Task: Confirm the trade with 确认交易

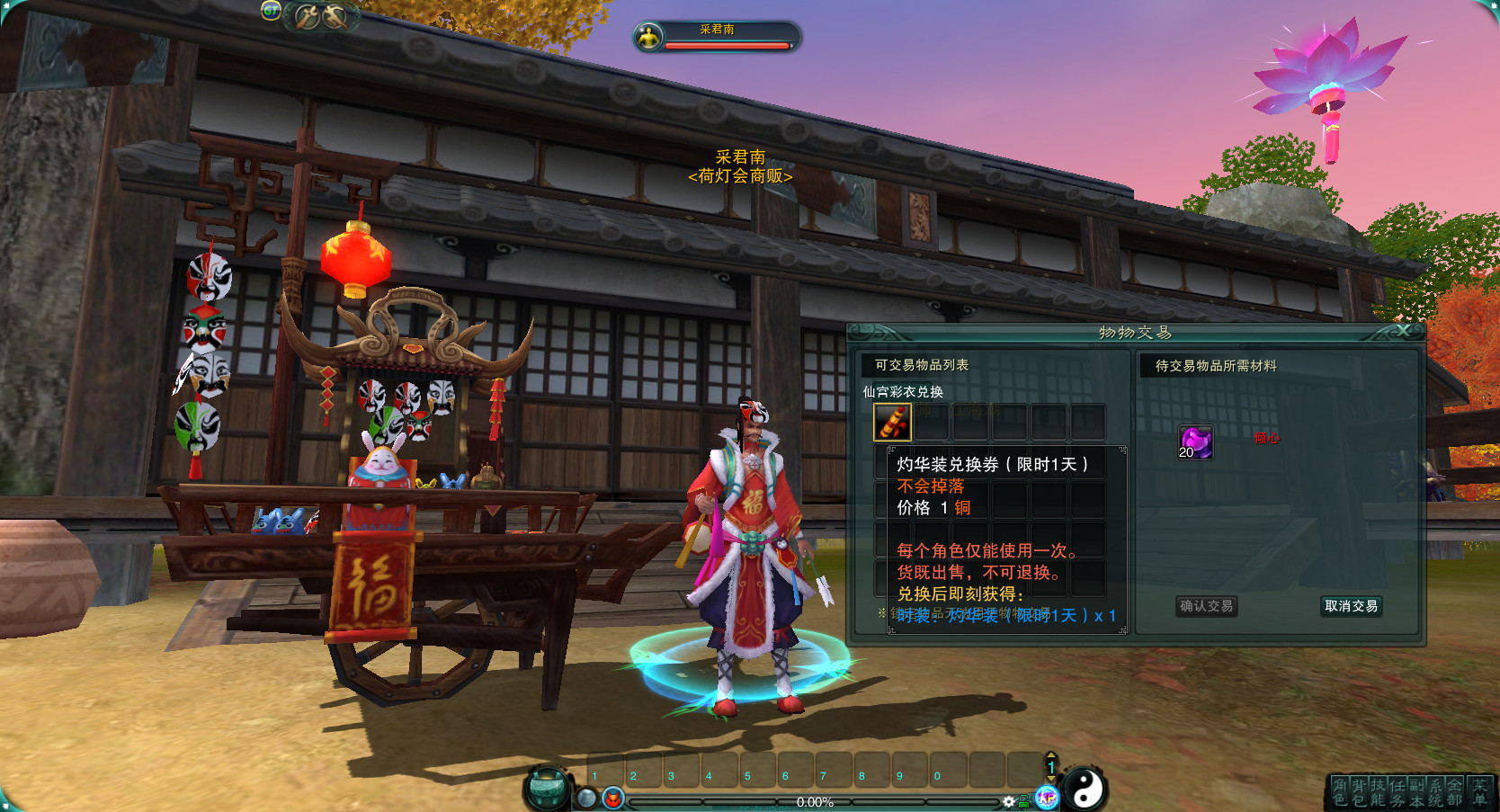Action: point(1206,606)
